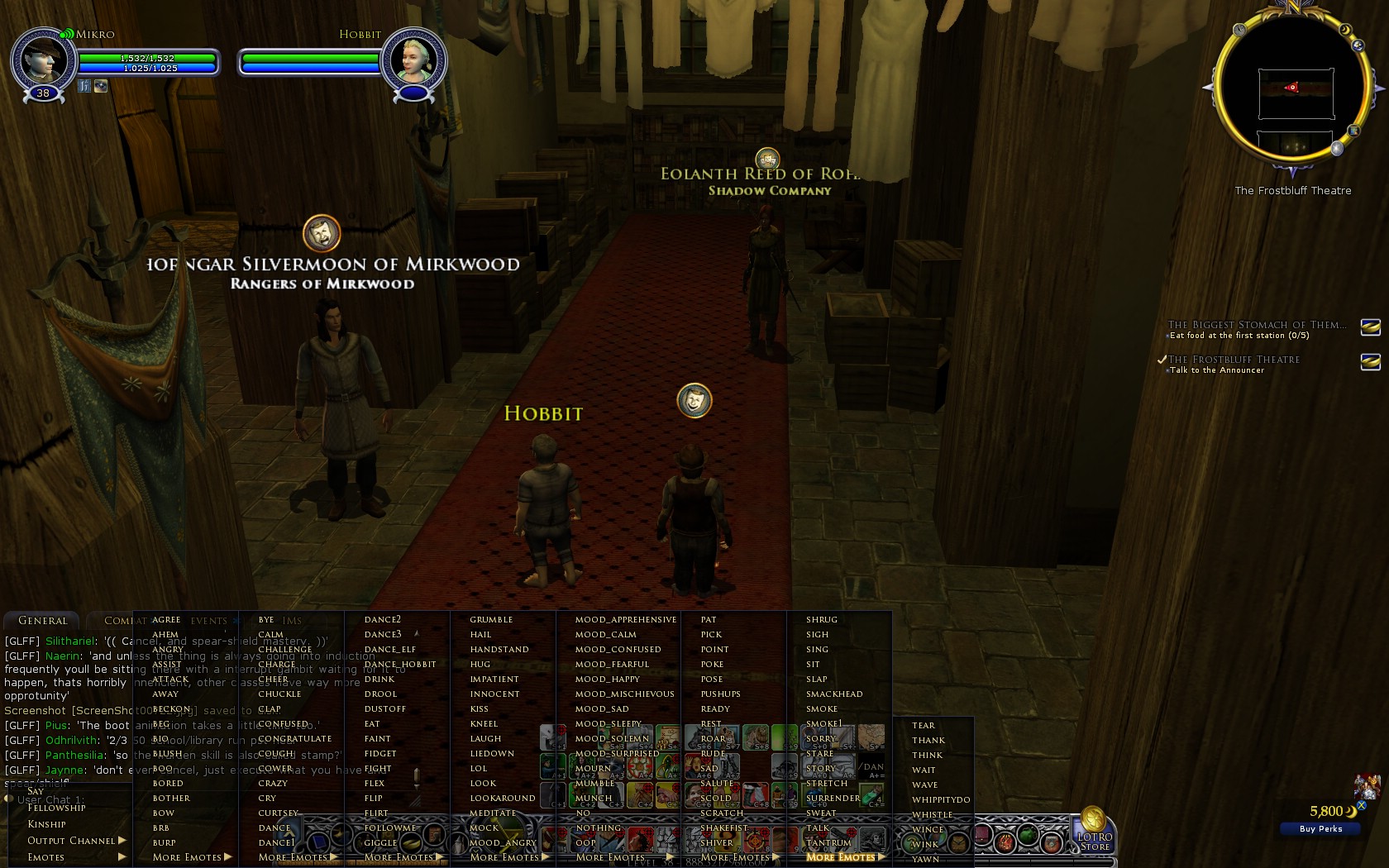Expand the Emotes submenu arrow
Screen dimensions: 1389x868
pos(122,857)
